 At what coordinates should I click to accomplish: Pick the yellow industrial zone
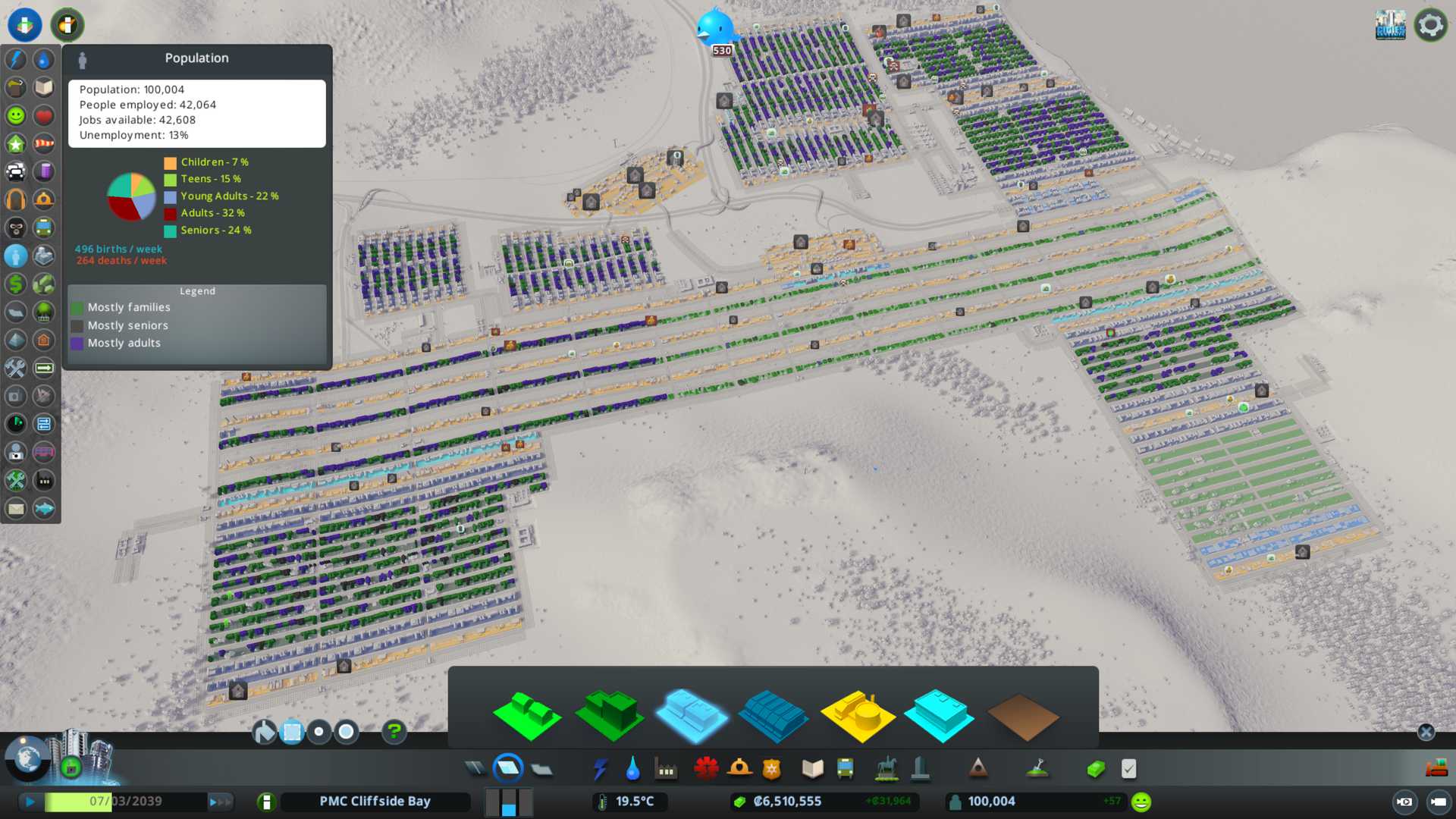coord(858,715)
